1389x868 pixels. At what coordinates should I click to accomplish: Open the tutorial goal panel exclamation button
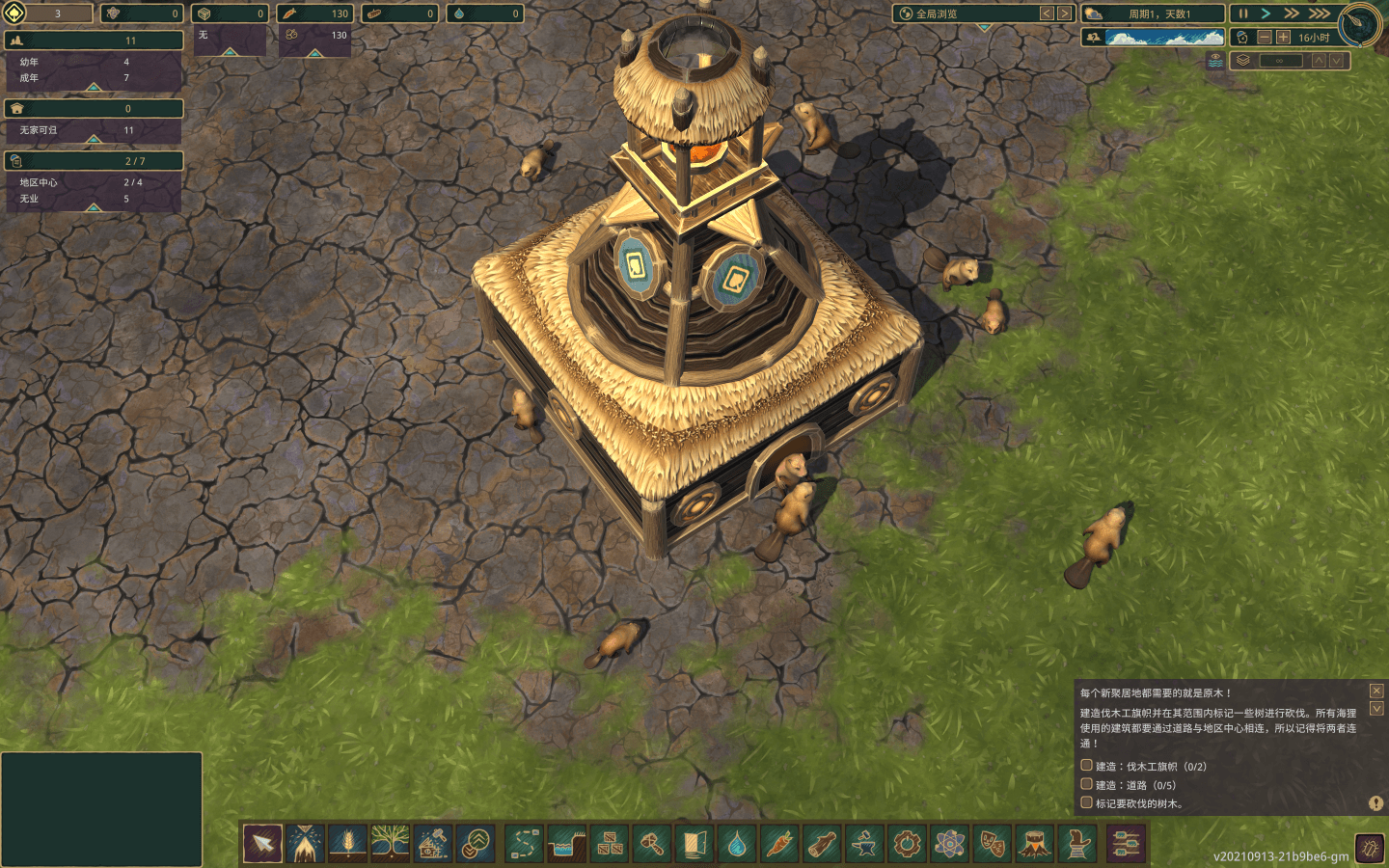click(1375, 803)
